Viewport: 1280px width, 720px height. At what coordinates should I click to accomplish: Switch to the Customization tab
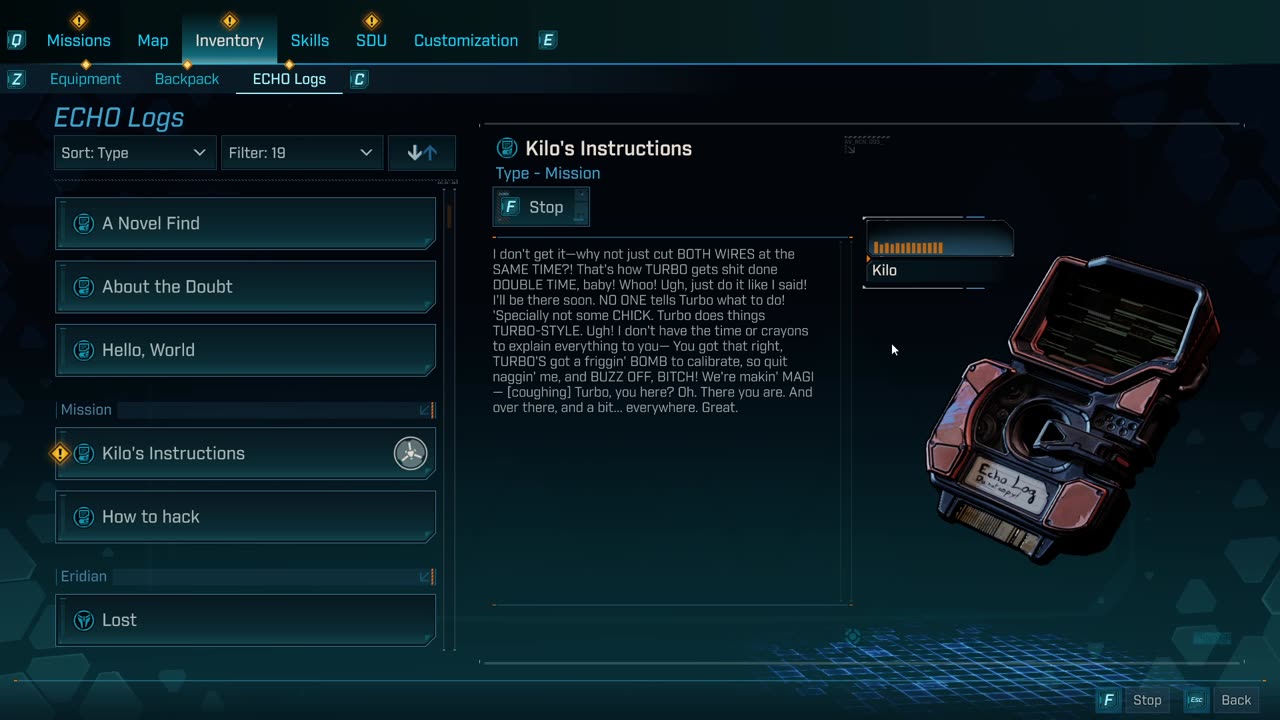click(x=466, y=40)
